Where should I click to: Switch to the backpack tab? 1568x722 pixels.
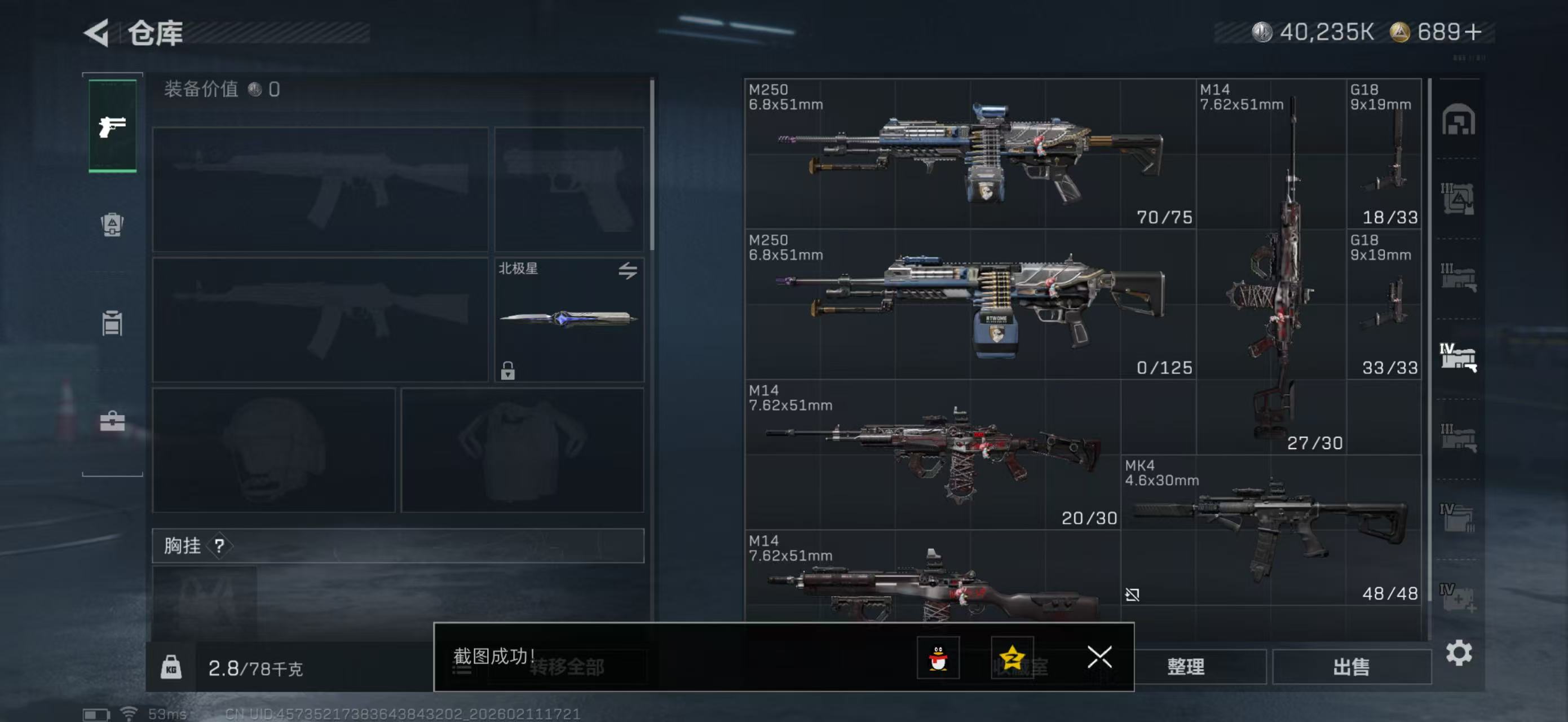[x=112, y=224]
